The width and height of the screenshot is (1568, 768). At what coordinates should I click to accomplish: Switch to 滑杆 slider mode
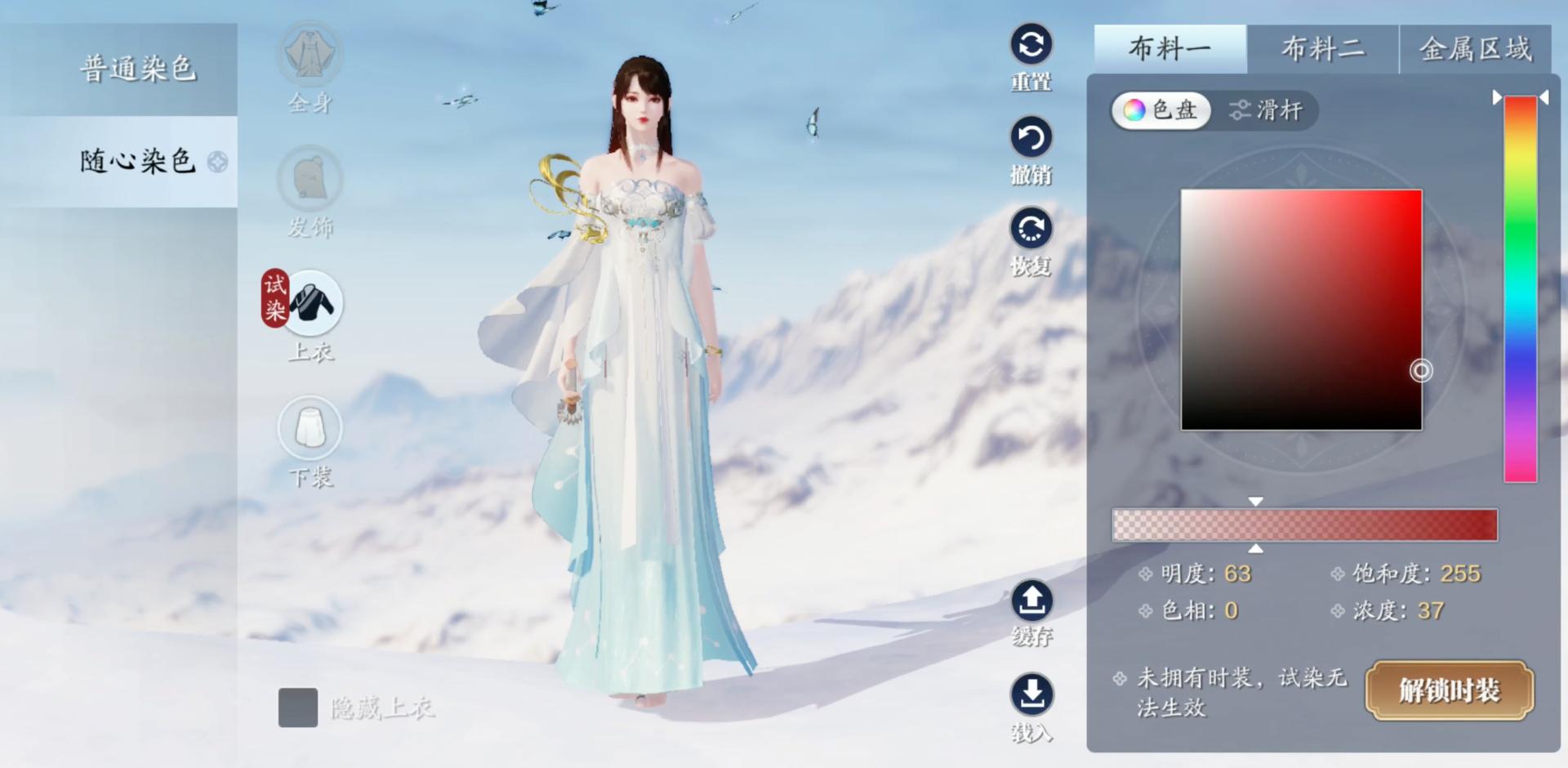(x=1266, y=110)
